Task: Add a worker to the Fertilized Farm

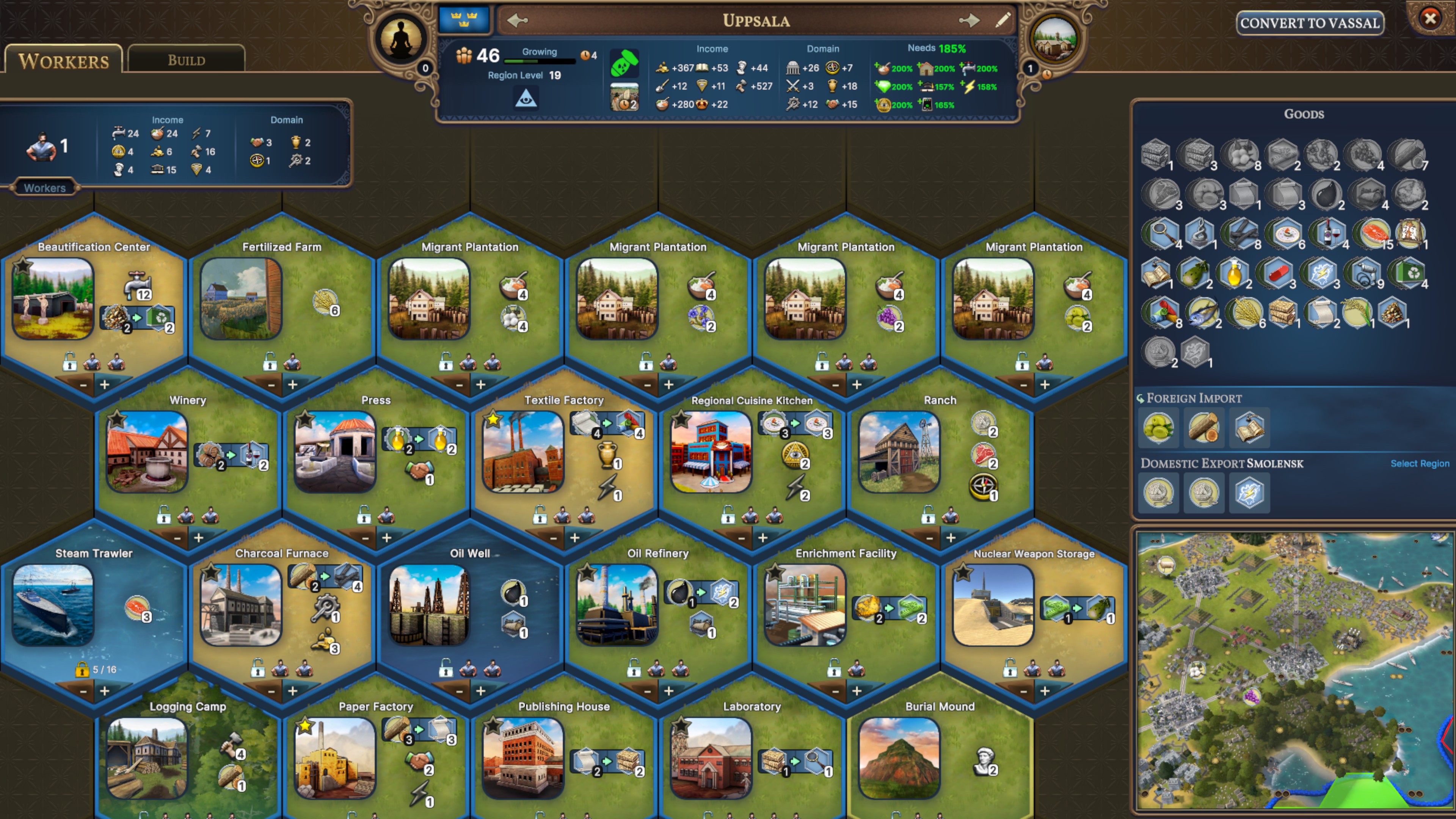Action: [x=293, y=384]
